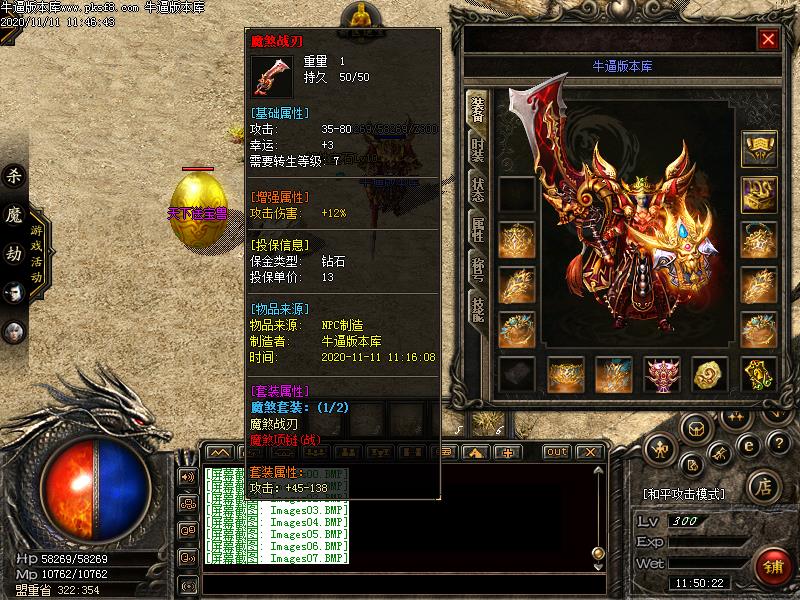Show the 属性 (attributes) tab
Image resolution: width=800 pixels, height=600 pixels.
478,229
